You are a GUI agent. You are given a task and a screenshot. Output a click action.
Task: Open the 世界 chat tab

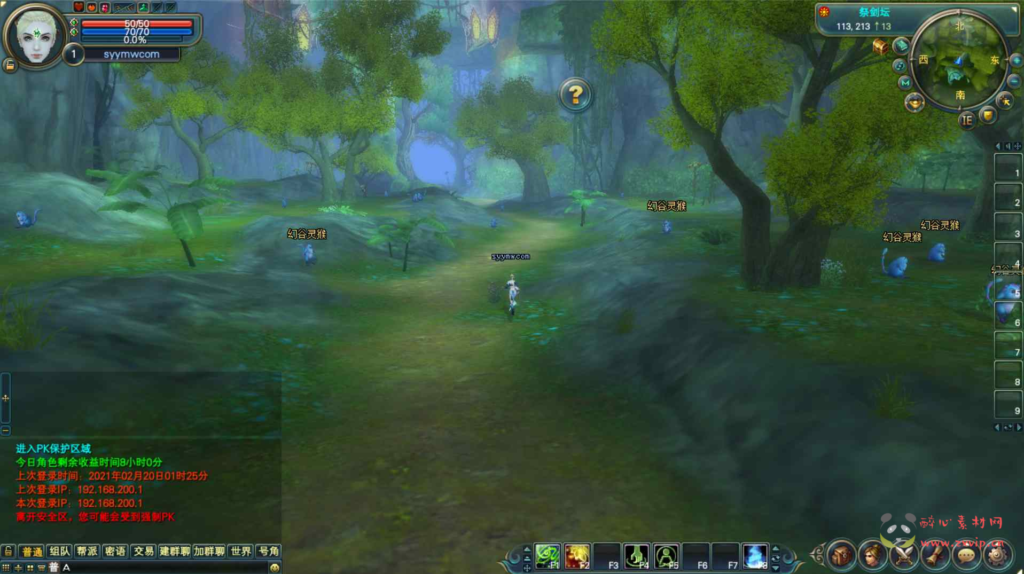tap(240, 551)
